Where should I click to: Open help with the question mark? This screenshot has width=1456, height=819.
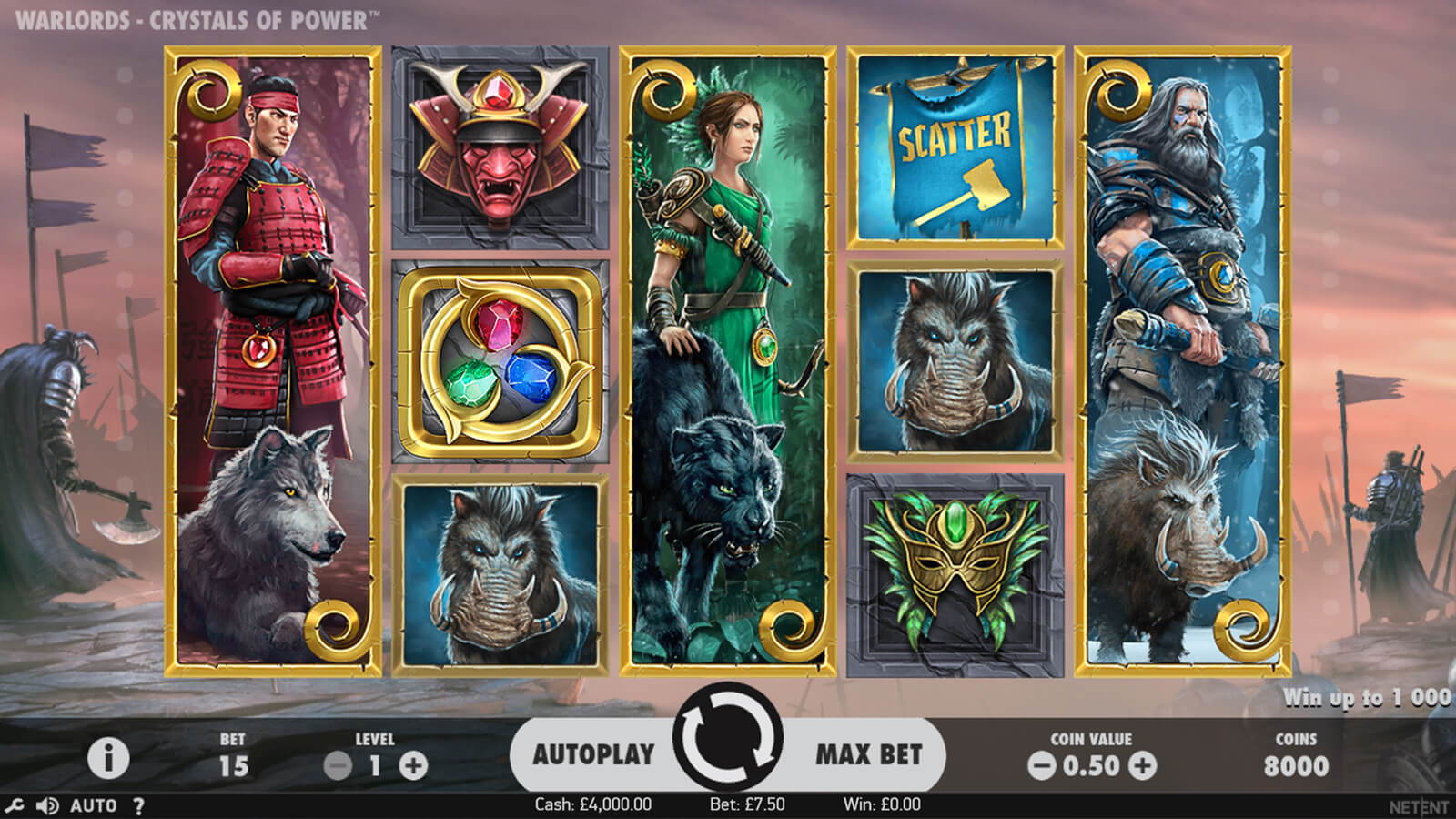tap(138, 805)
